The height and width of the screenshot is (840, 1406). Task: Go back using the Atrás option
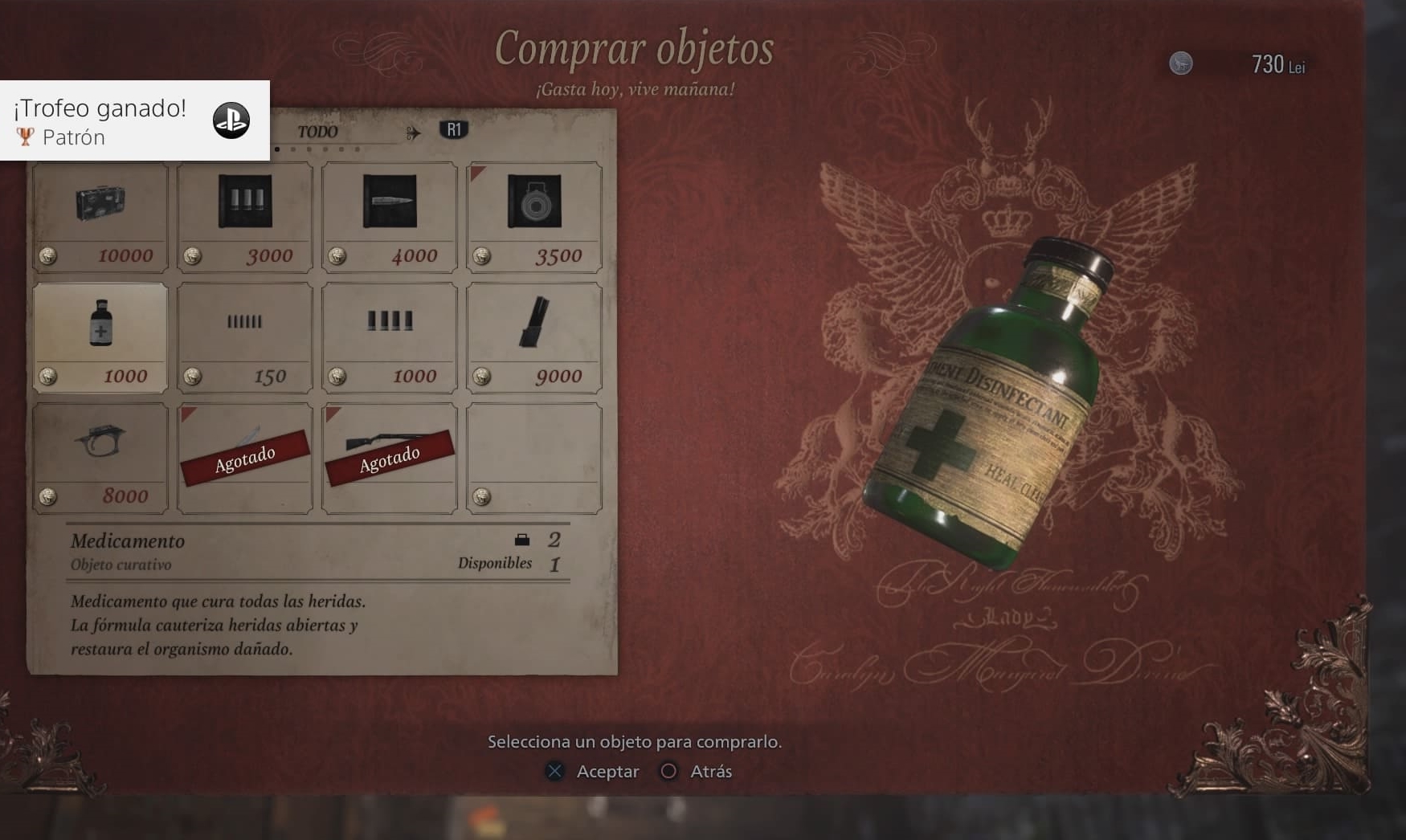tap(697, 772)
